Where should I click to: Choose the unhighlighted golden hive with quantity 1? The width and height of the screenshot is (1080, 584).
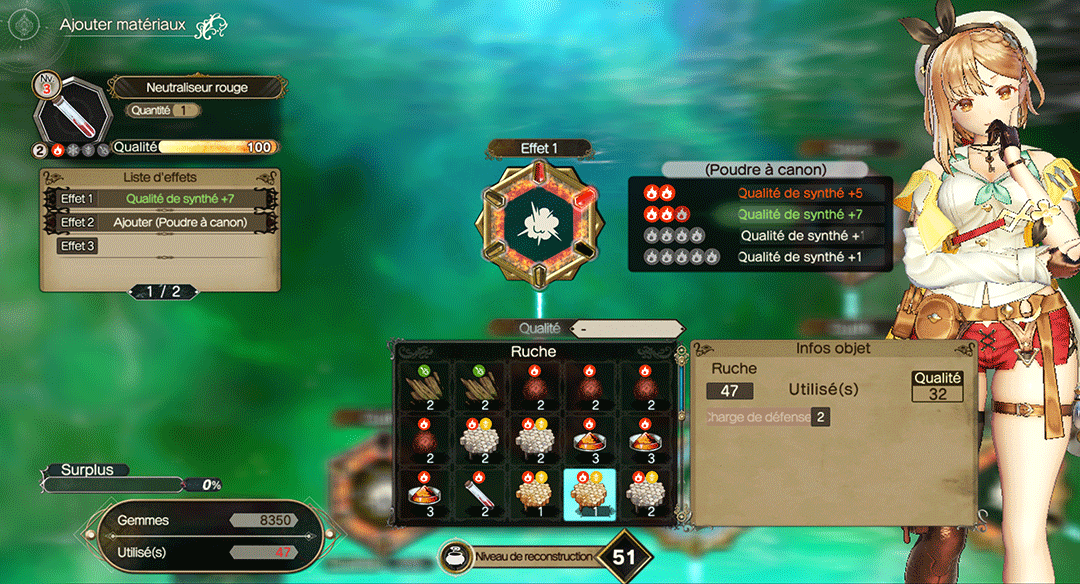click(534, 494)
